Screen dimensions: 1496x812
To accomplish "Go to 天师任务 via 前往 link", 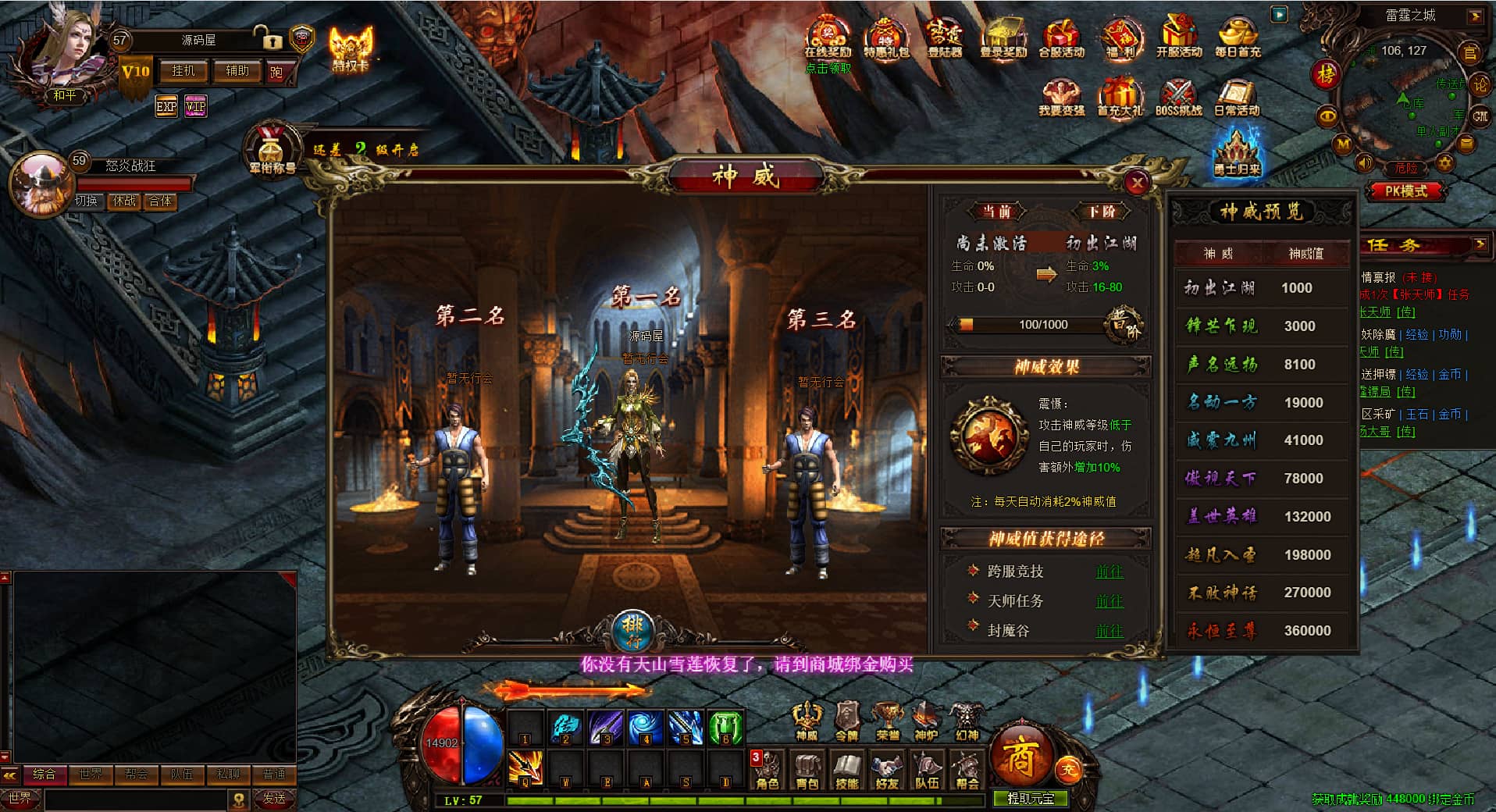I will [x=1109, y=601].
